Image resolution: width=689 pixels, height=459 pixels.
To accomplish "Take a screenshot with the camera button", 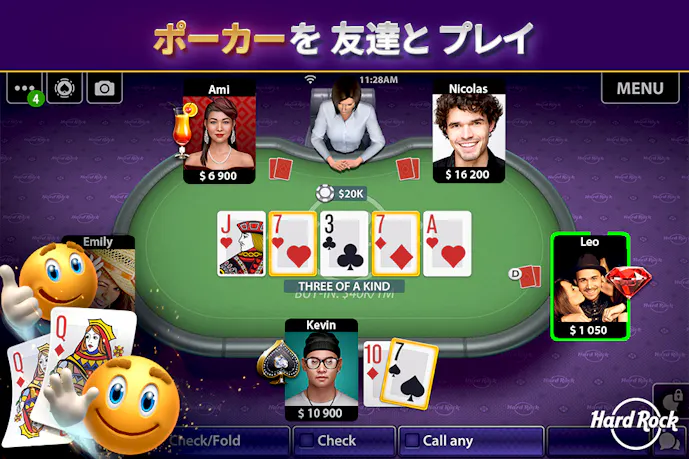I will coord(104,88).
